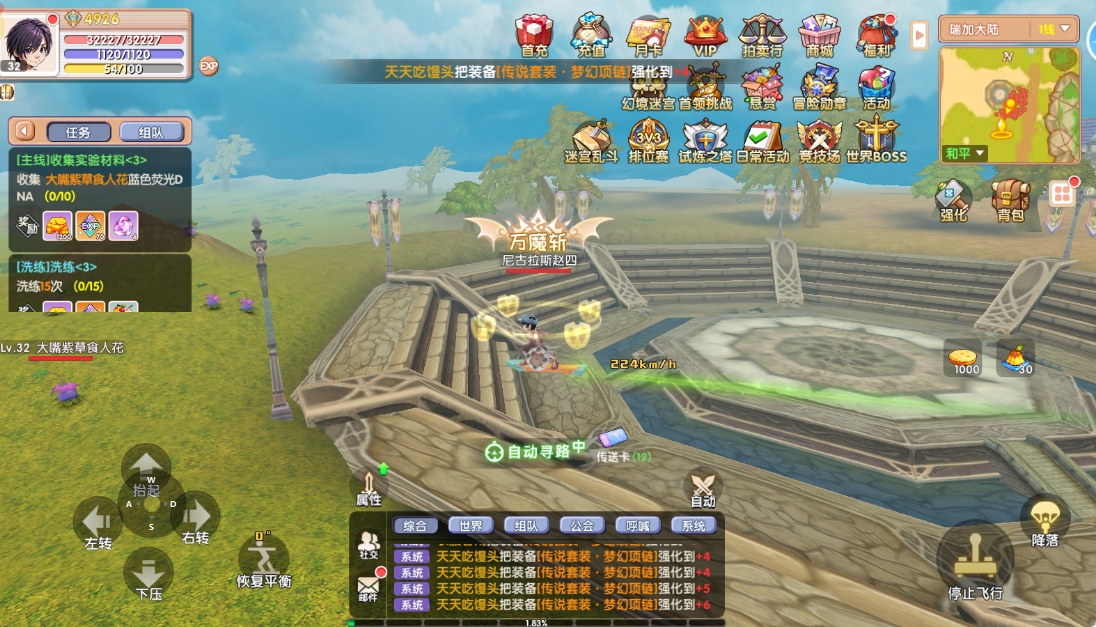
Task: Open the 背包 backpack
Action: pyautogui.click(x=1010, y=199)
